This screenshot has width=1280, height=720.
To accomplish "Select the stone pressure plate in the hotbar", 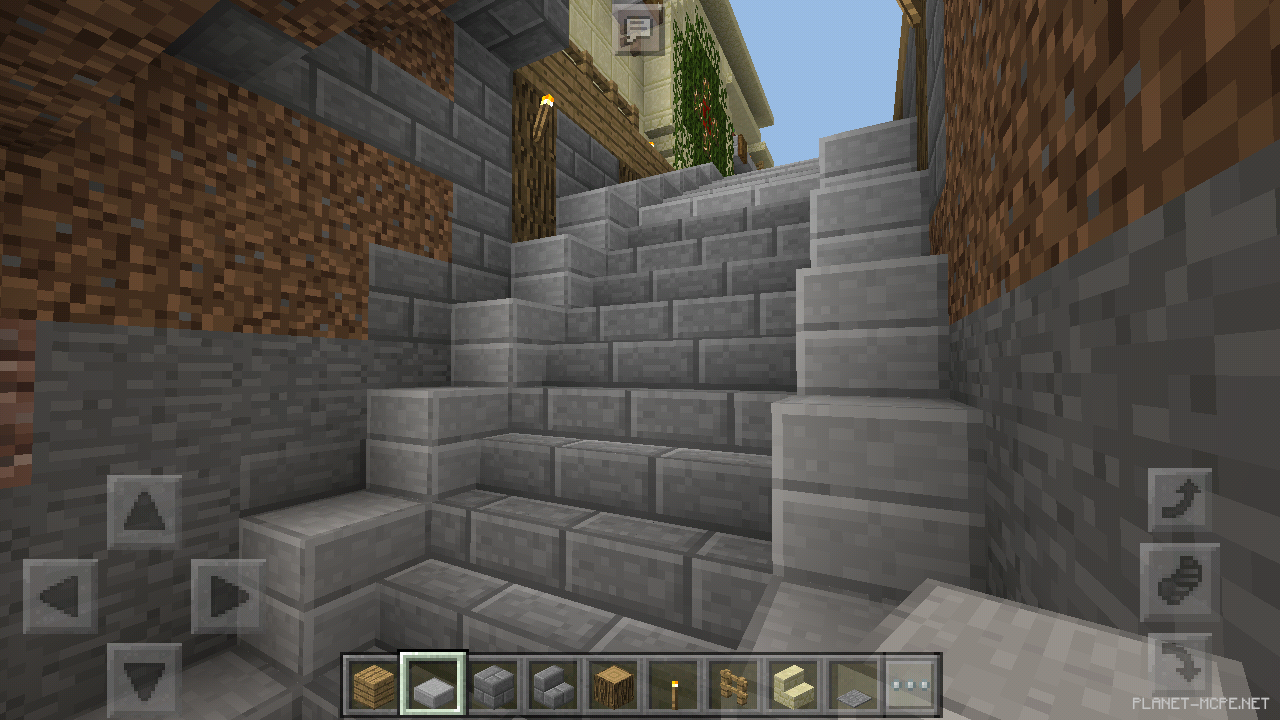I will click(x=850, y=682).
